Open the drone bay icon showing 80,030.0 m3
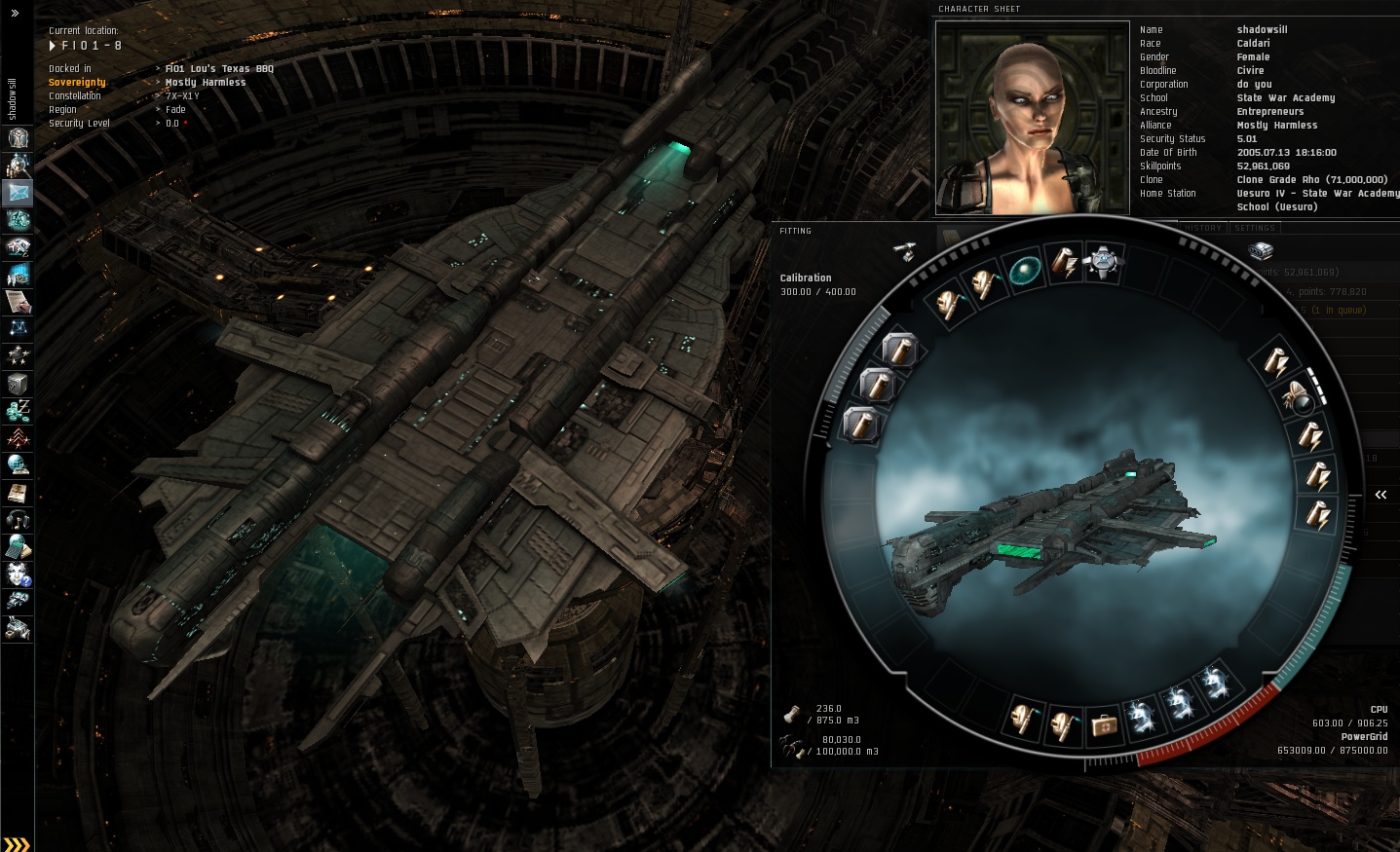The width and height of the screenshot is (1400, 852). click(x=790, y=746)
